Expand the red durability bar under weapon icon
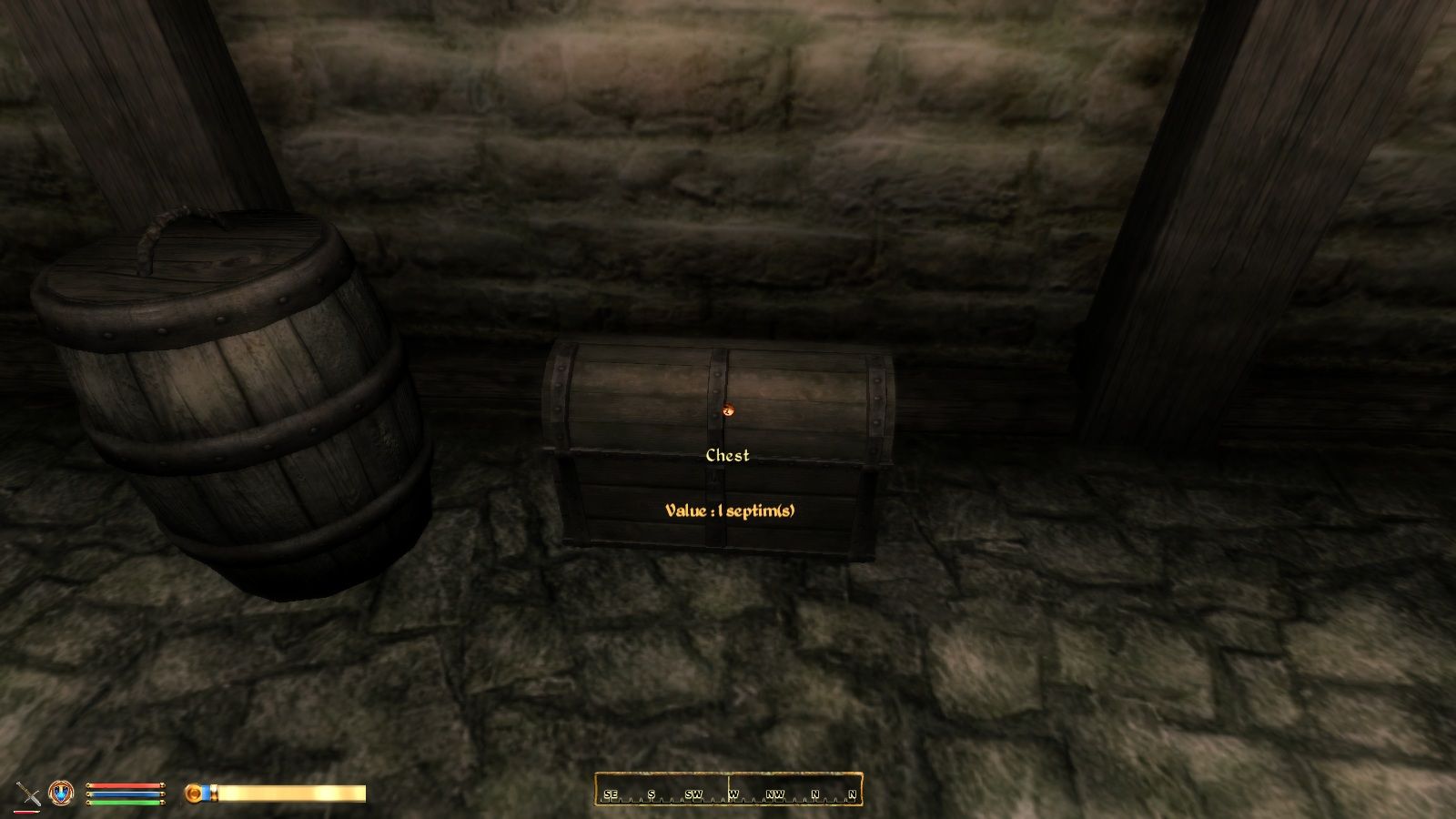 pyautogui.click(x=25, y=812)
